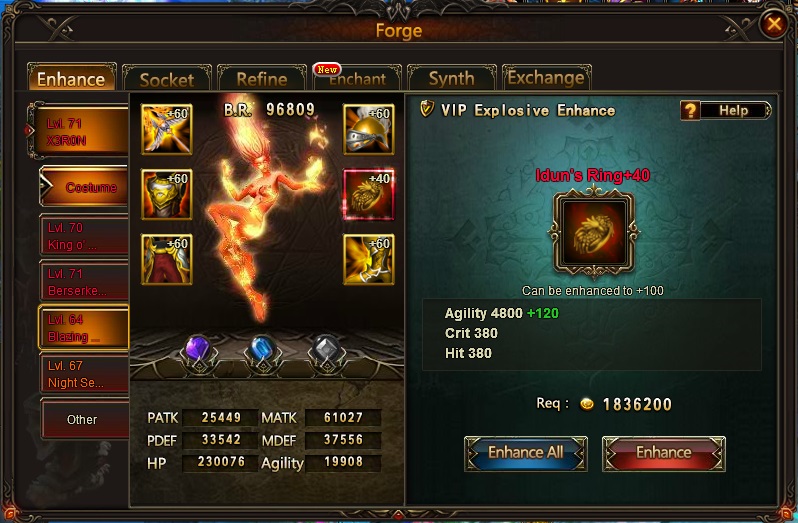The height and width of the screenshot is (523, 798).
Task: Select the Lvl. 71 X3R0N character entry
Action: 84,130
